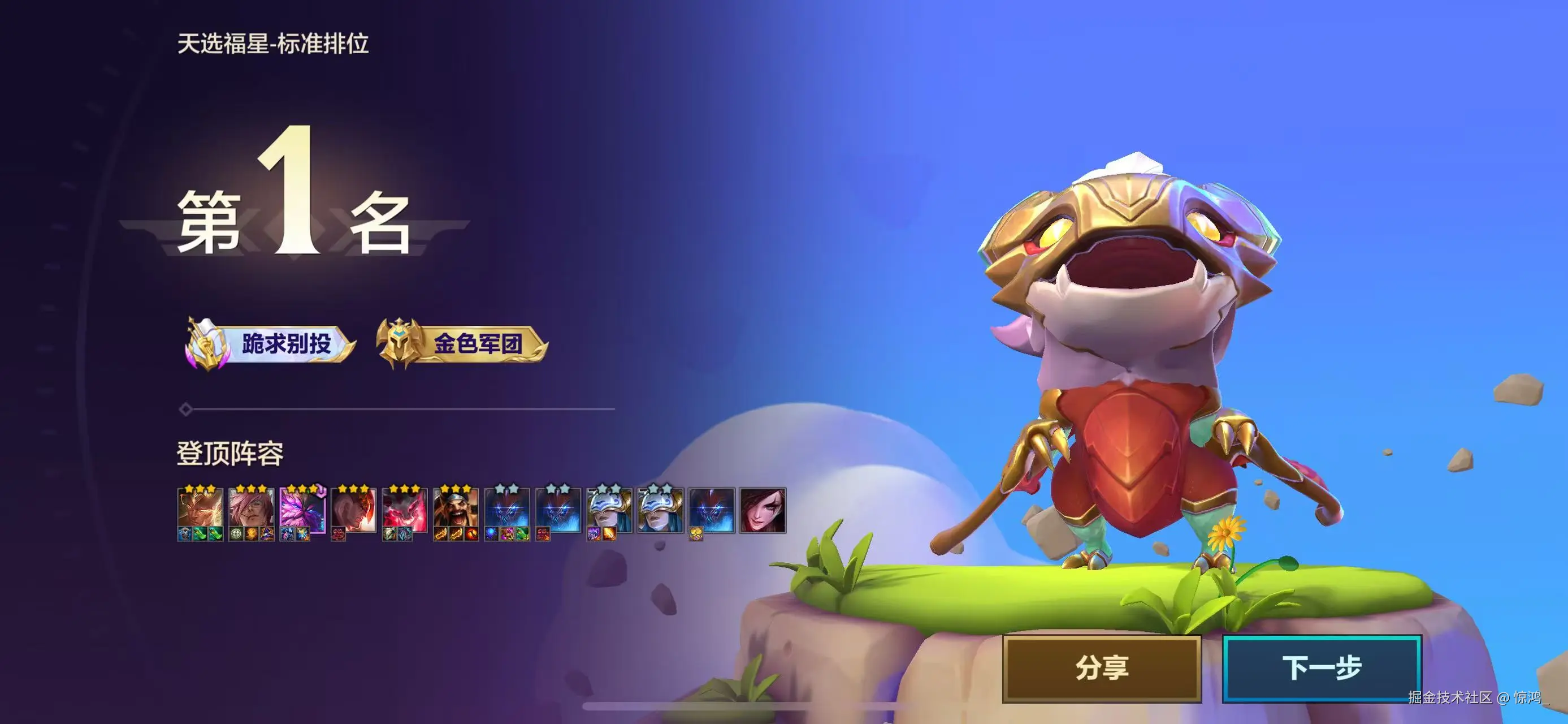Pick the pink-haired three-star champion portrait
1568x724 pixels.
251,508
